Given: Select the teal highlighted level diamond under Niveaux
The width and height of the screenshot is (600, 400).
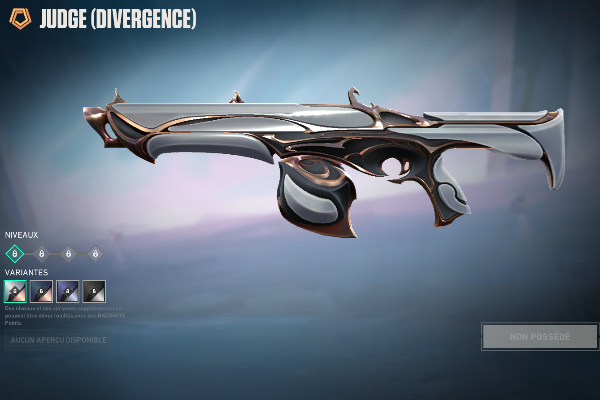Looking at the screenshot, I should 15,254.
